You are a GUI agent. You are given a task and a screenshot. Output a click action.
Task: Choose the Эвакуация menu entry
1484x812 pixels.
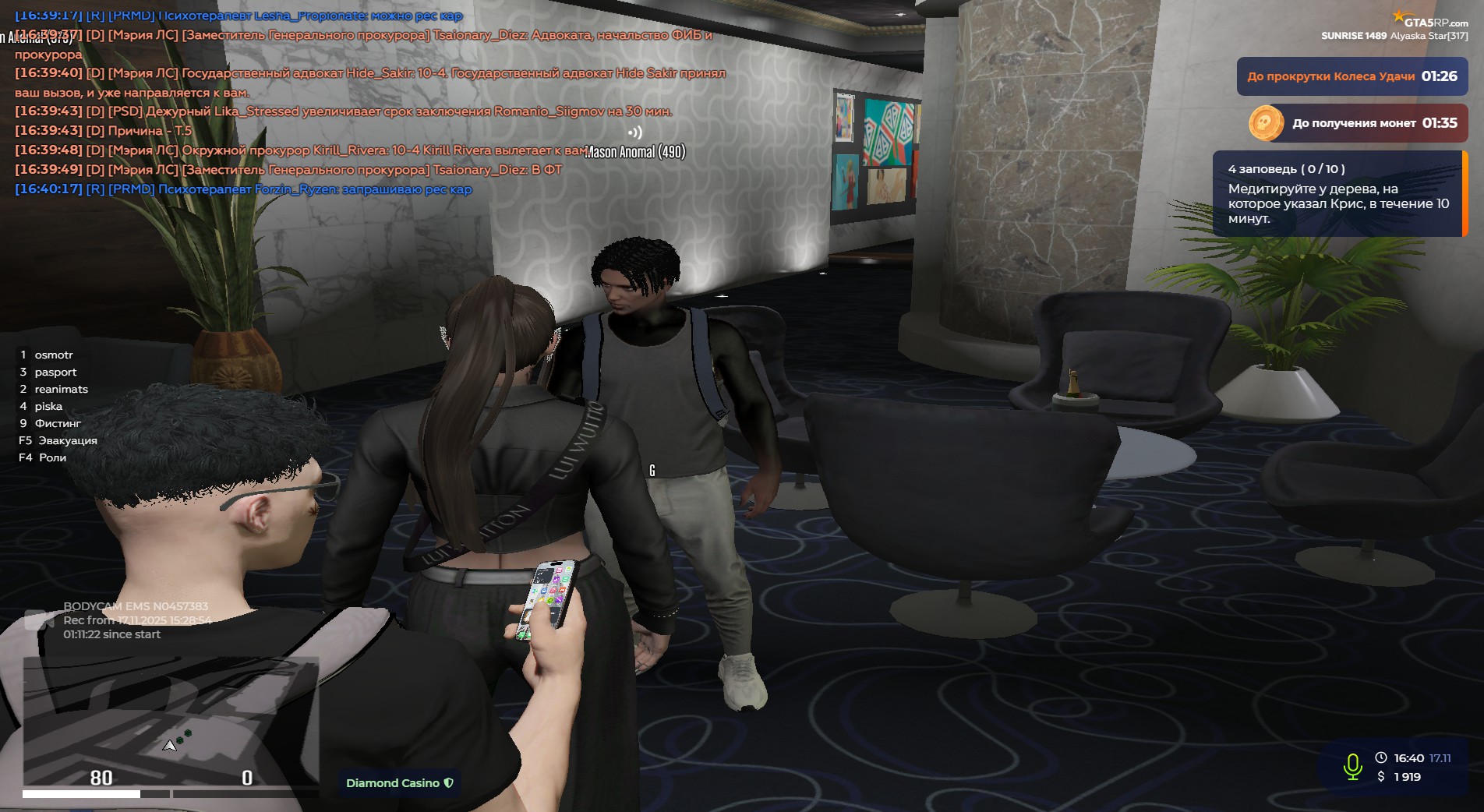click(67, 441)
